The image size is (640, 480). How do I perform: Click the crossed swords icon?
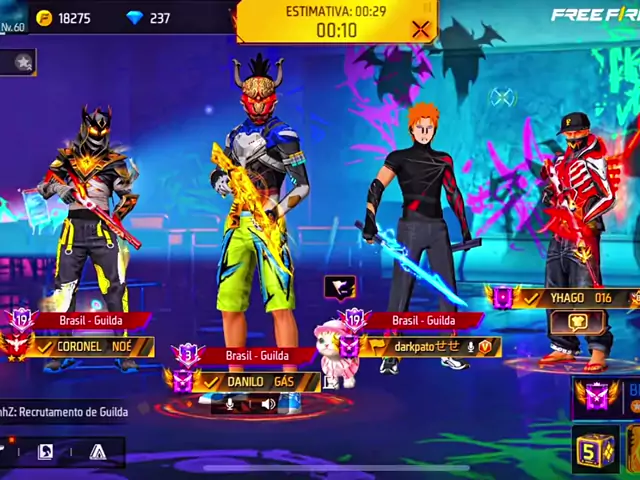pyautogui.click(x=502, y=97)
